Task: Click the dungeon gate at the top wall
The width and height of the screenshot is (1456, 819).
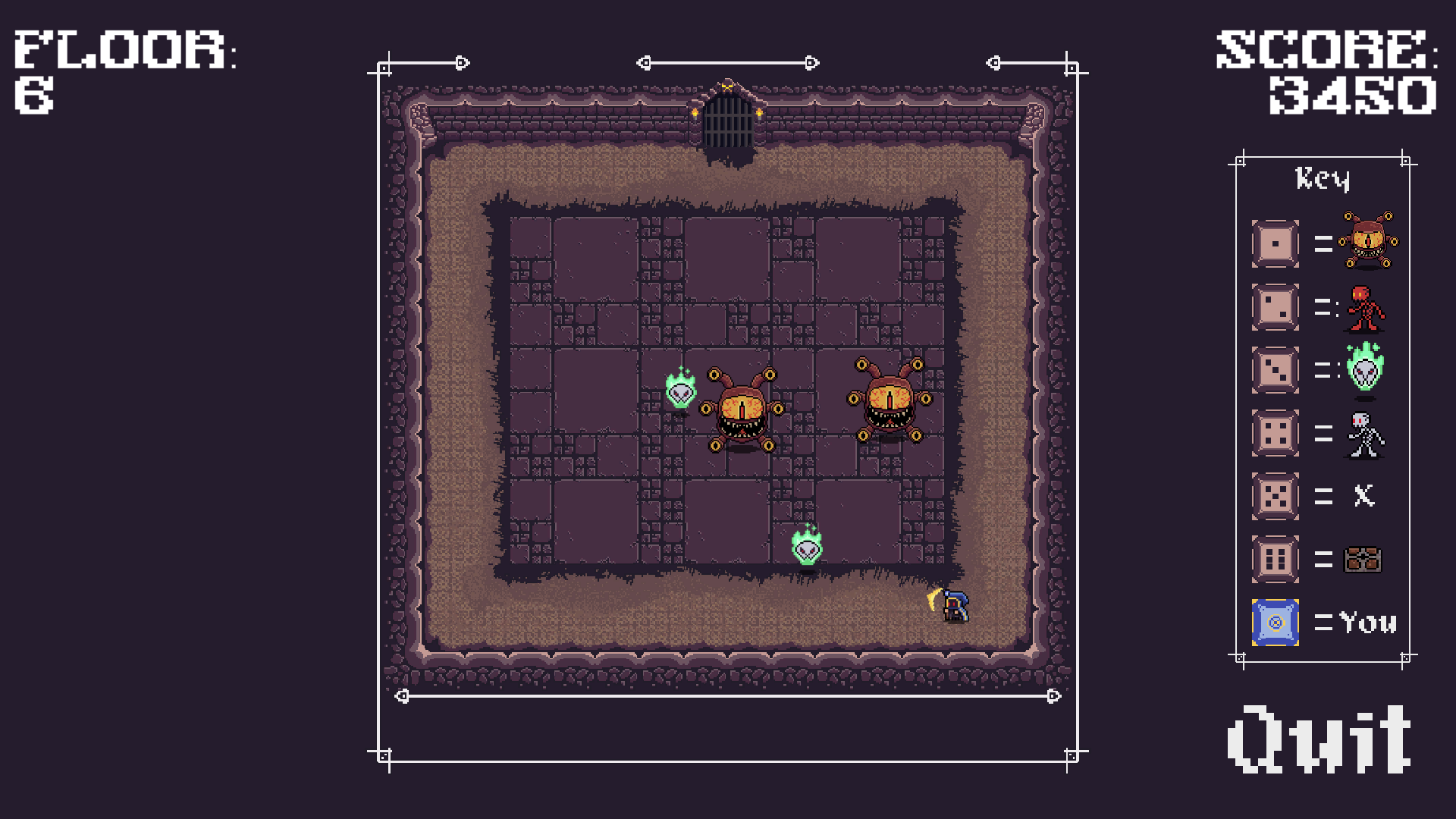Action: pyautogui.click(x=730, y=121)
